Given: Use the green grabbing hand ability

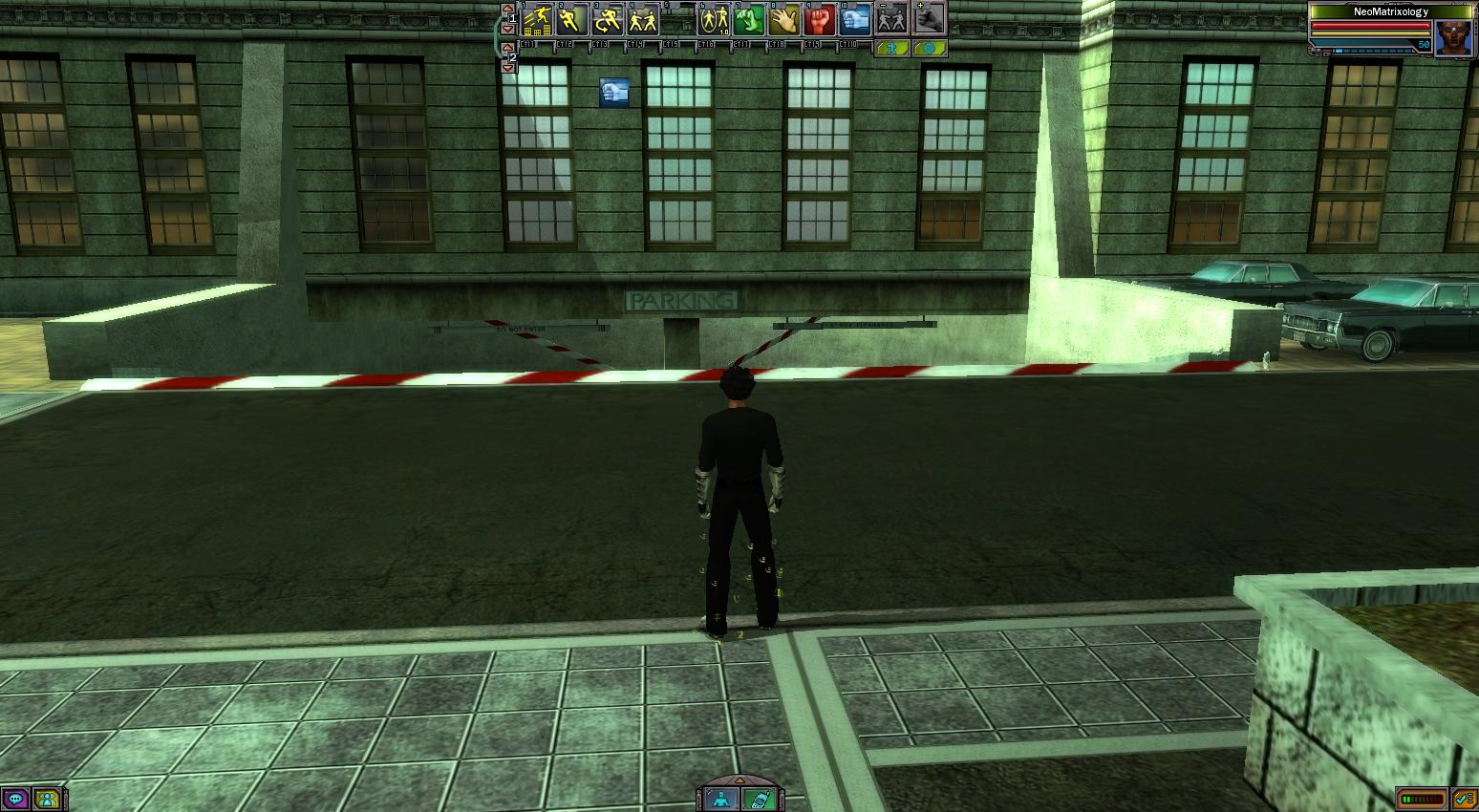Looking at the screenshot, I should 749,19.
